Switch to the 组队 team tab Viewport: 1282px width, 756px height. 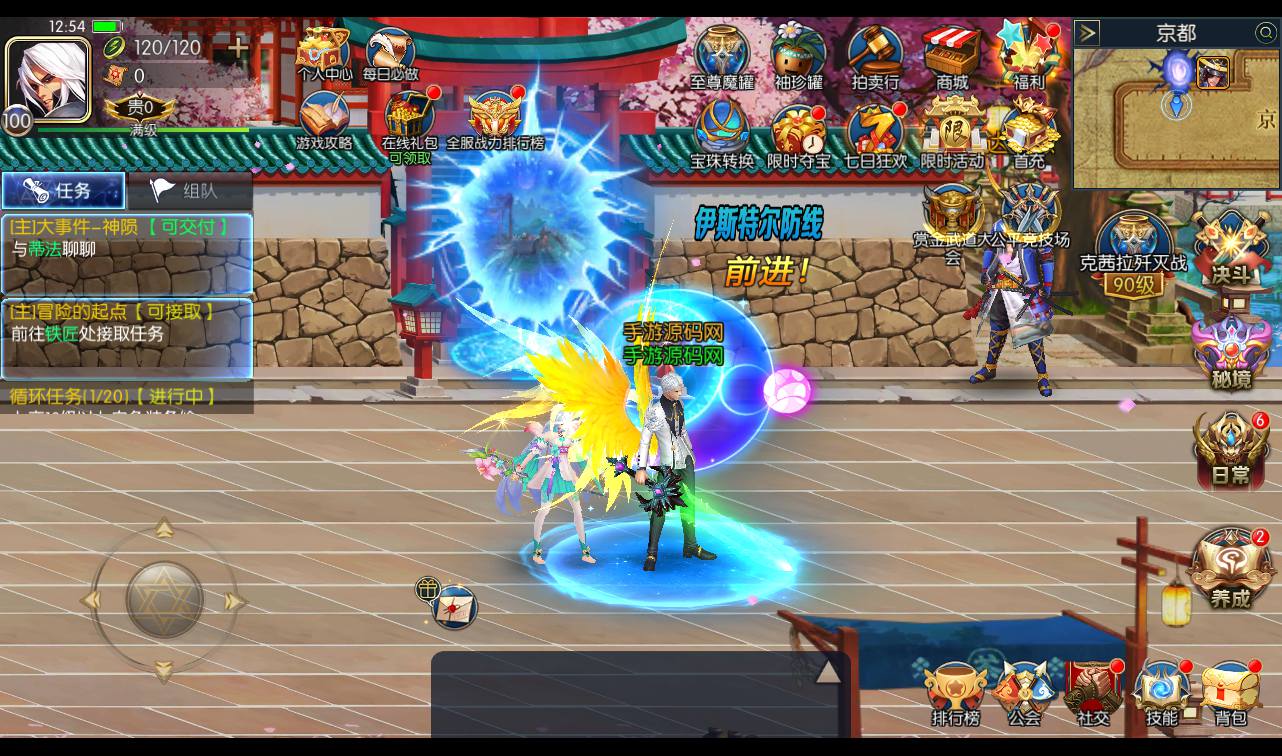pyautogui.click(x=189, y=190)
